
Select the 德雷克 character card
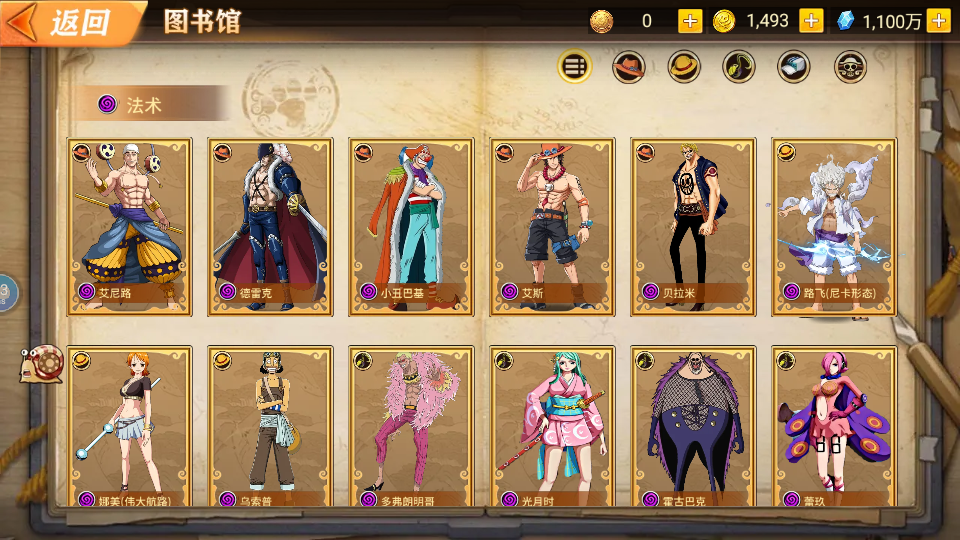270,226
